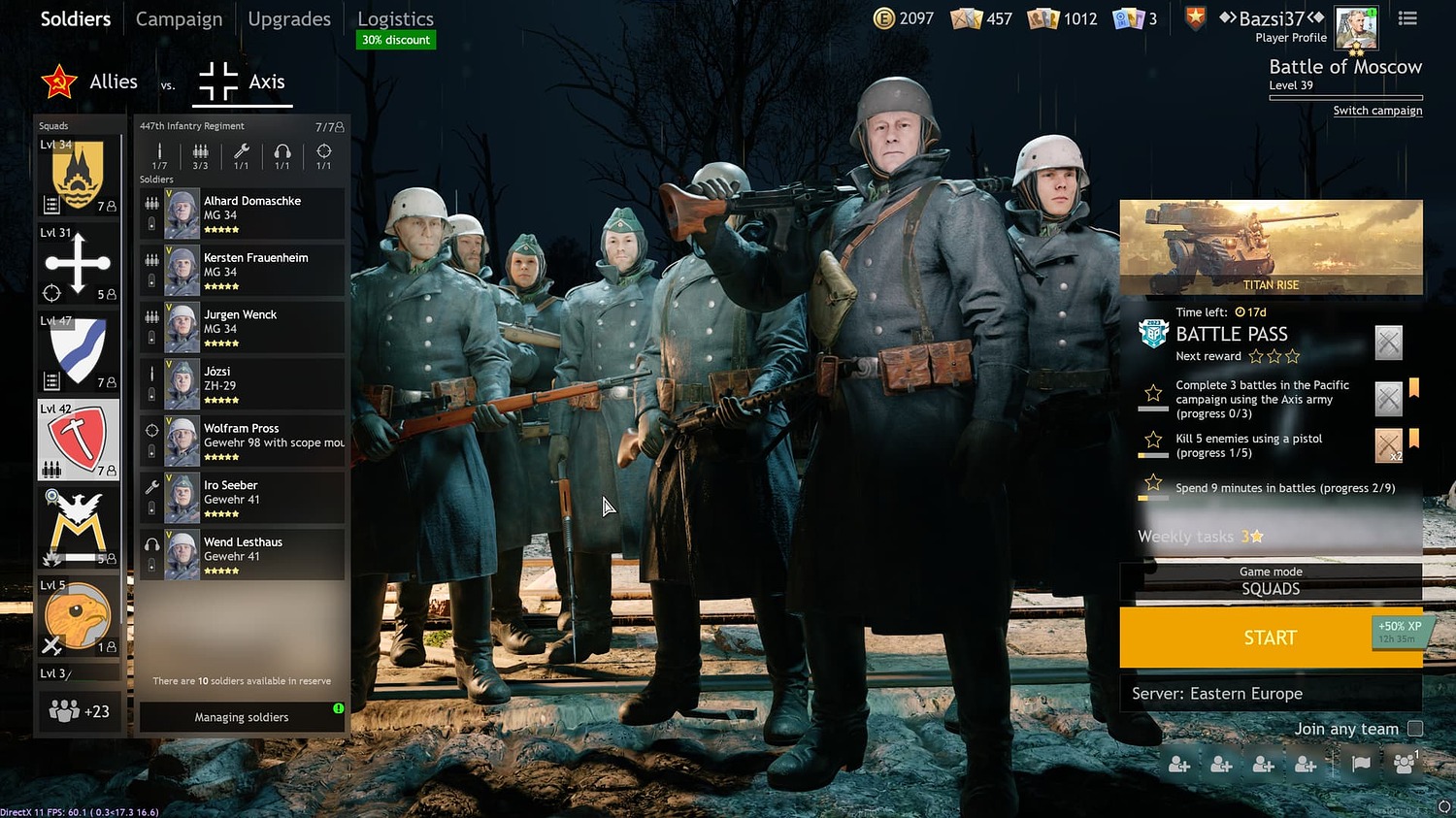Select the sniper crosshair class icon
Screen dimensions: 1456x818
pos(323,153)
